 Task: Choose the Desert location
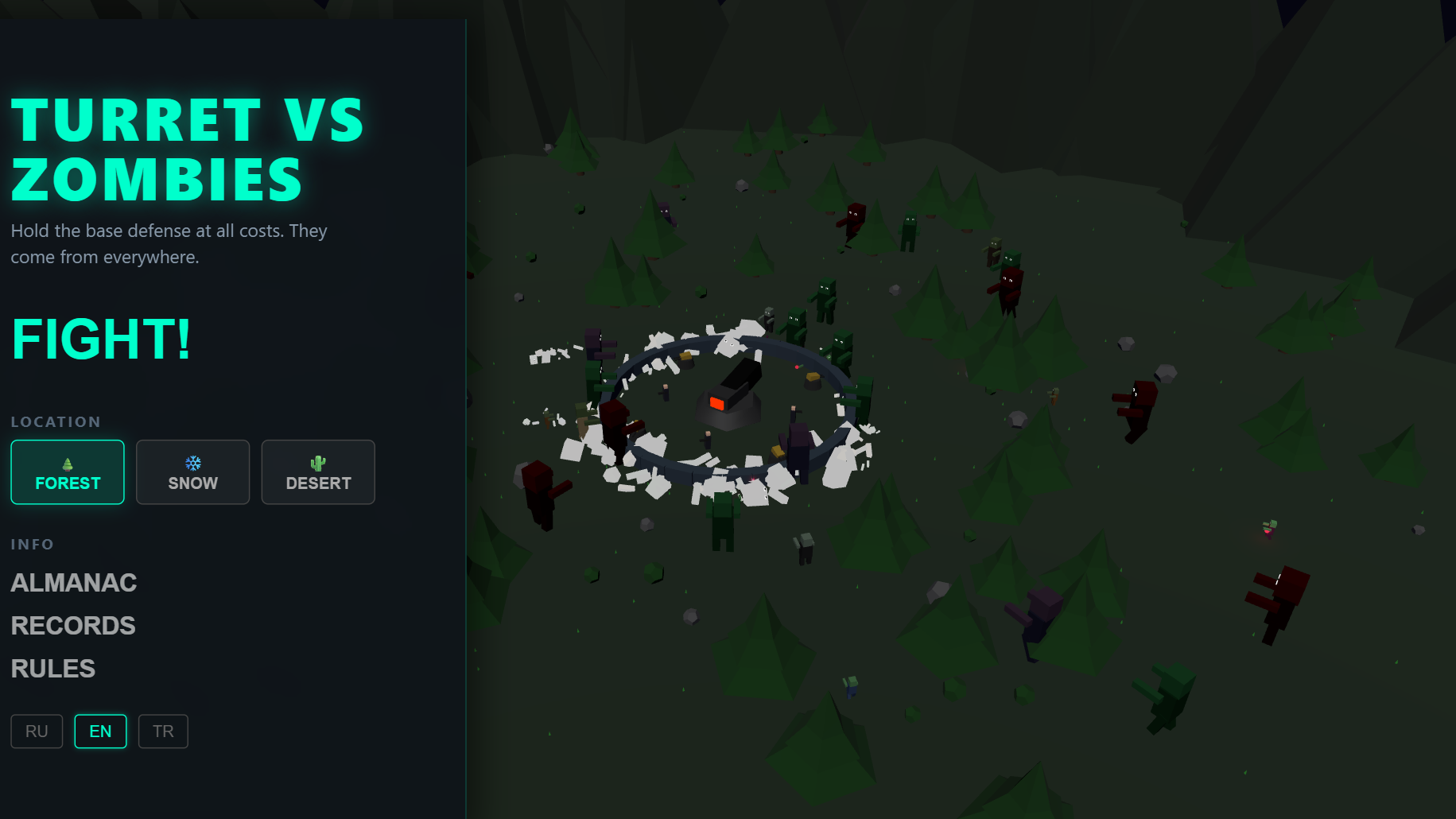pyautogui.click(x=318, y=472)
